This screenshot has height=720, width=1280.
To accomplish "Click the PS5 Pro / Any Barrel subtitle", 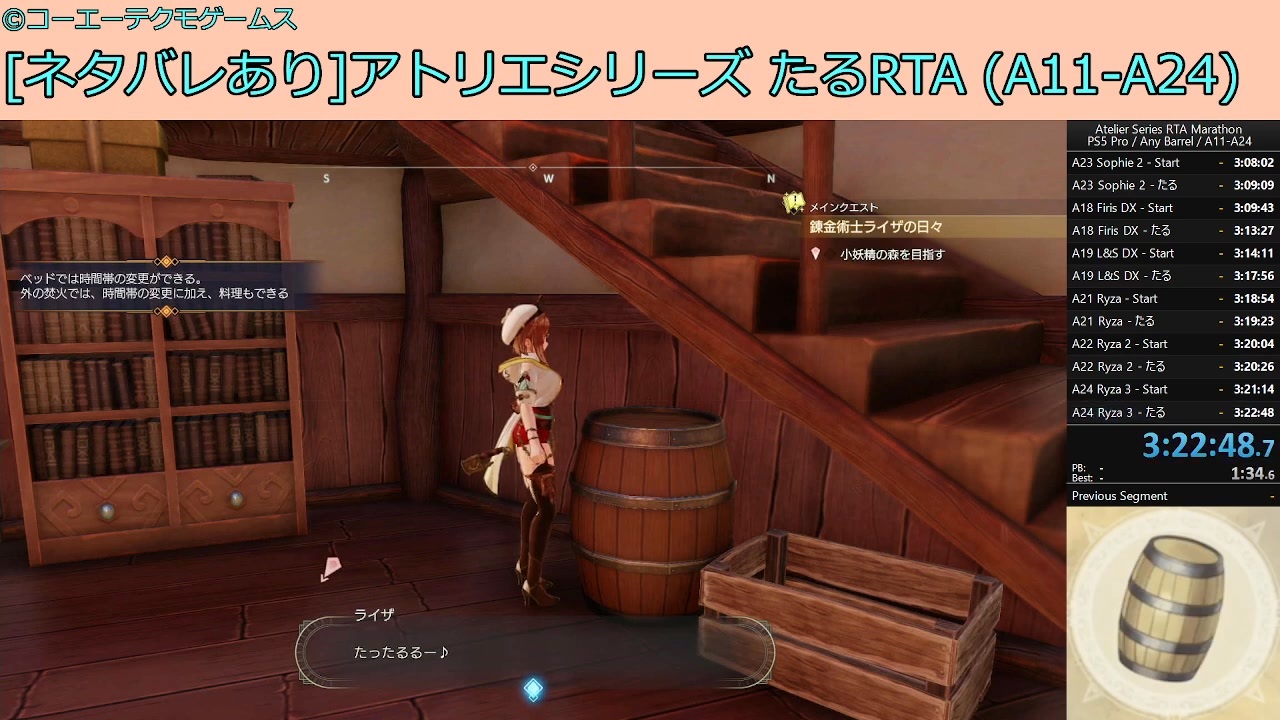I will (1169, 141).
